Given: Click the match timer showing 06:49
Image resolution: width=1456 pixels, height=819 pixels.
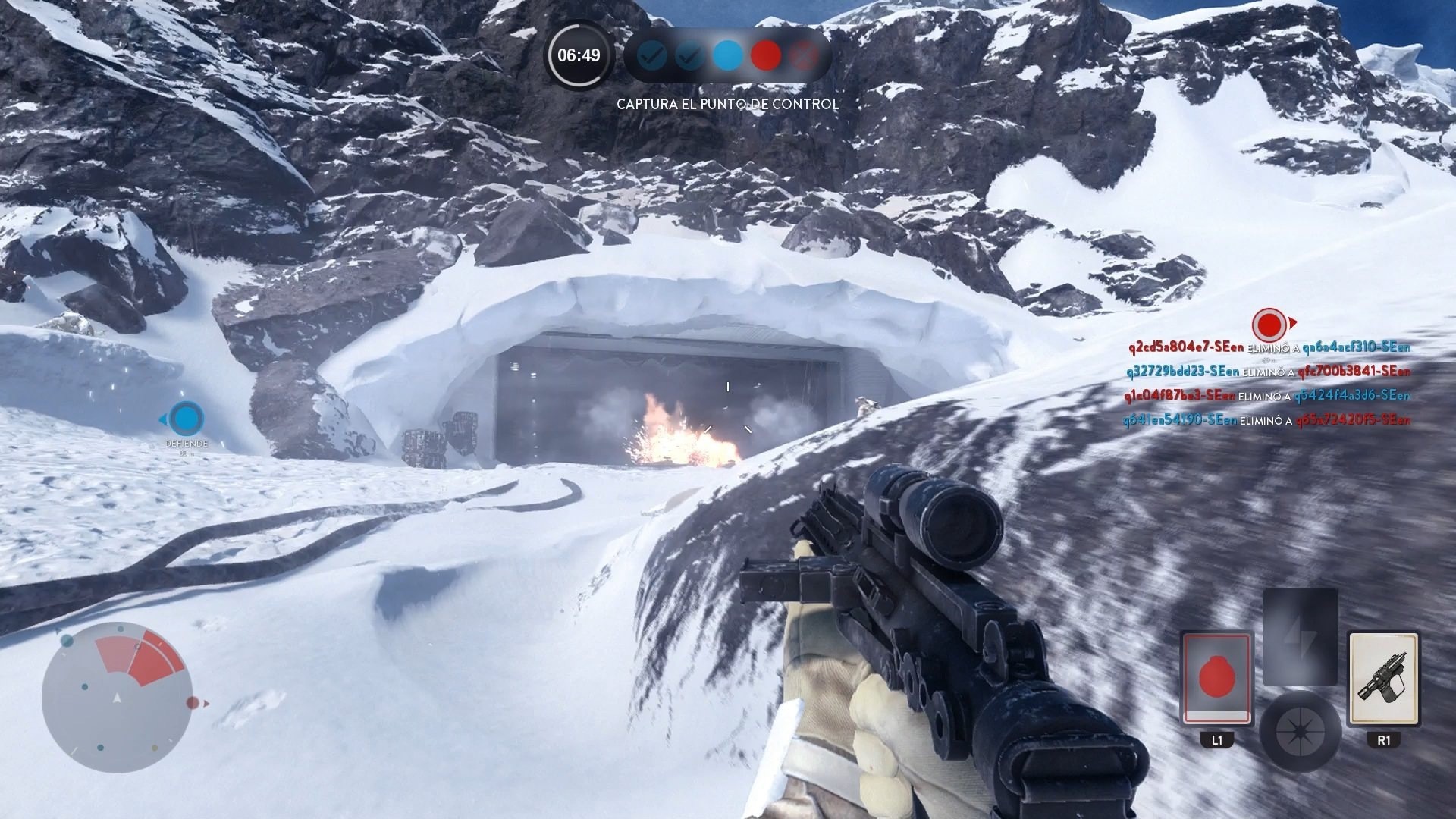Looking at the screenshot, I should pyautogui.click(x=580, y=55).
